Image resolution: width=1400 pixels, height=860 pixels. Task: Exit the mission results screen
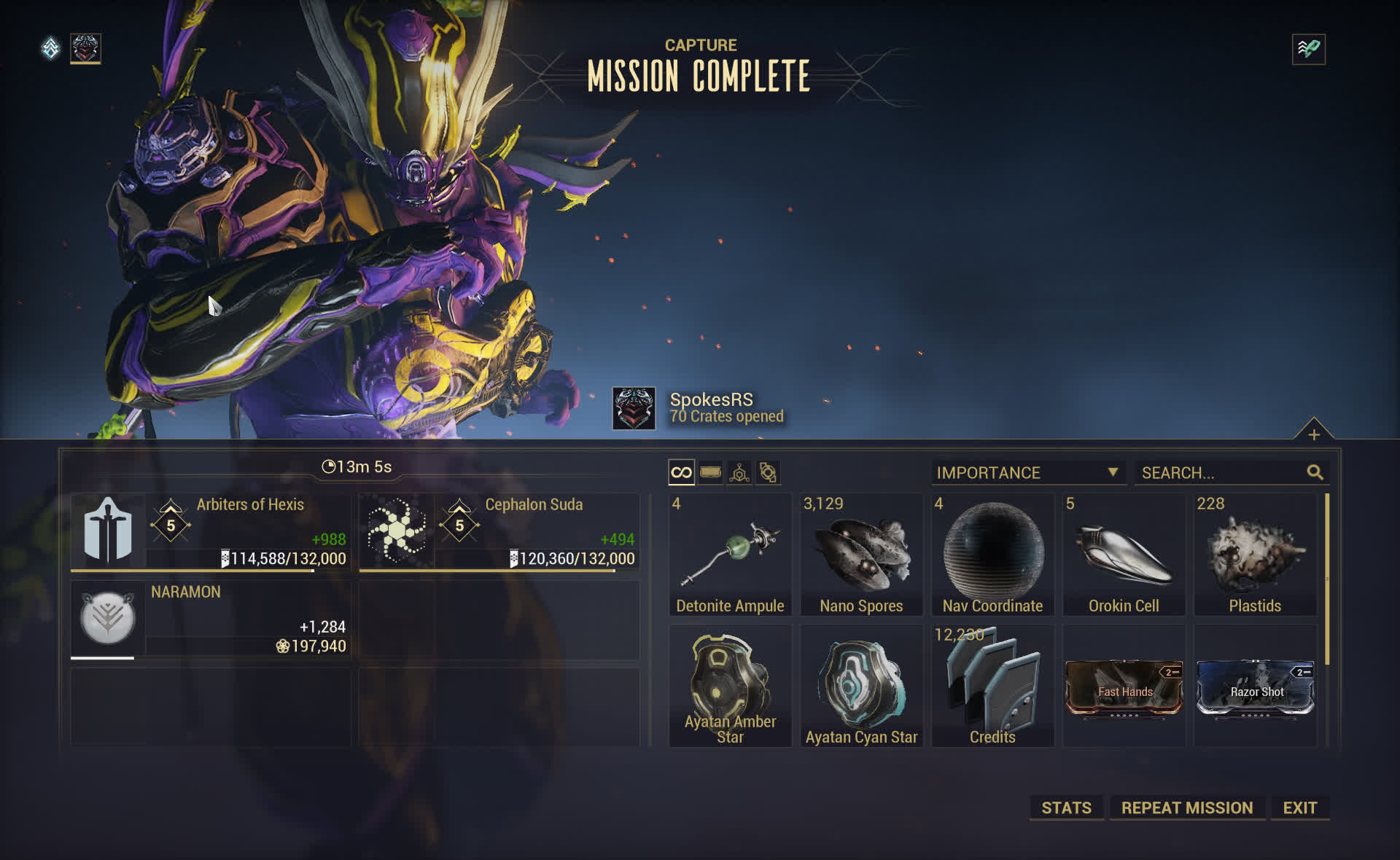[x=1299, y=808]
